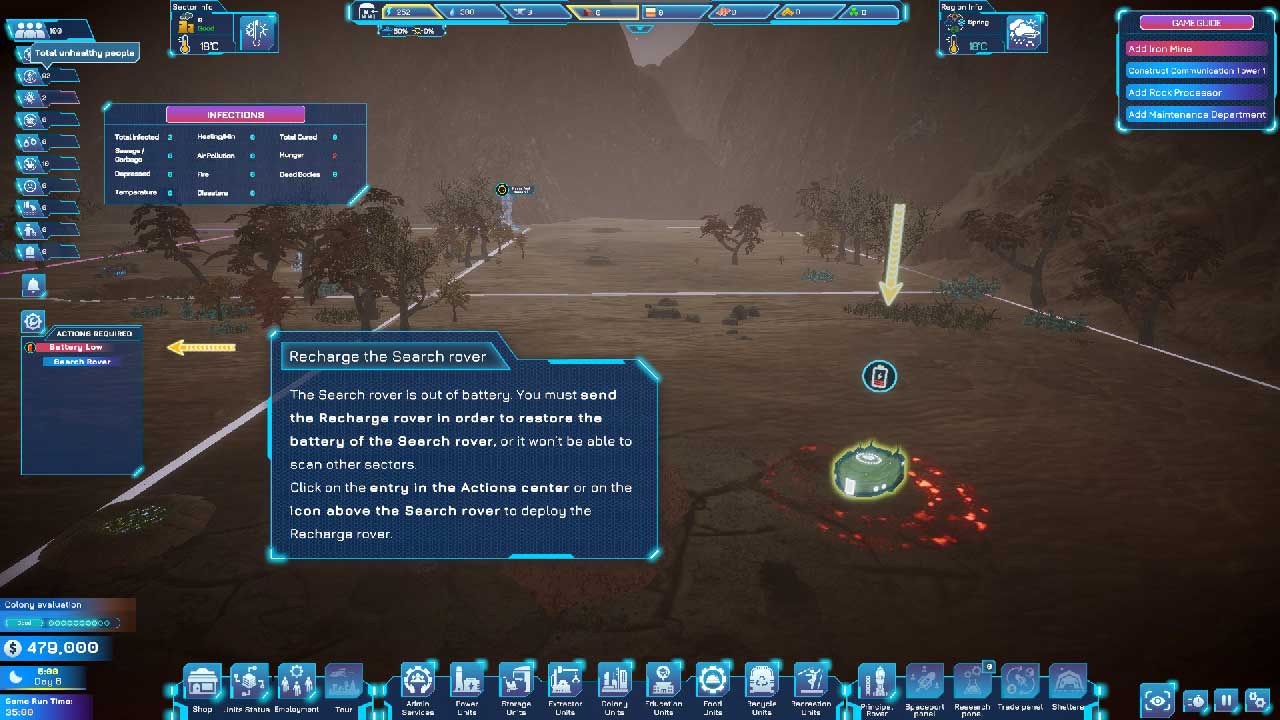The width and height of the screenshot is (1280, 720).
Task: Select the Power Units category
Action: pos(467,683)
